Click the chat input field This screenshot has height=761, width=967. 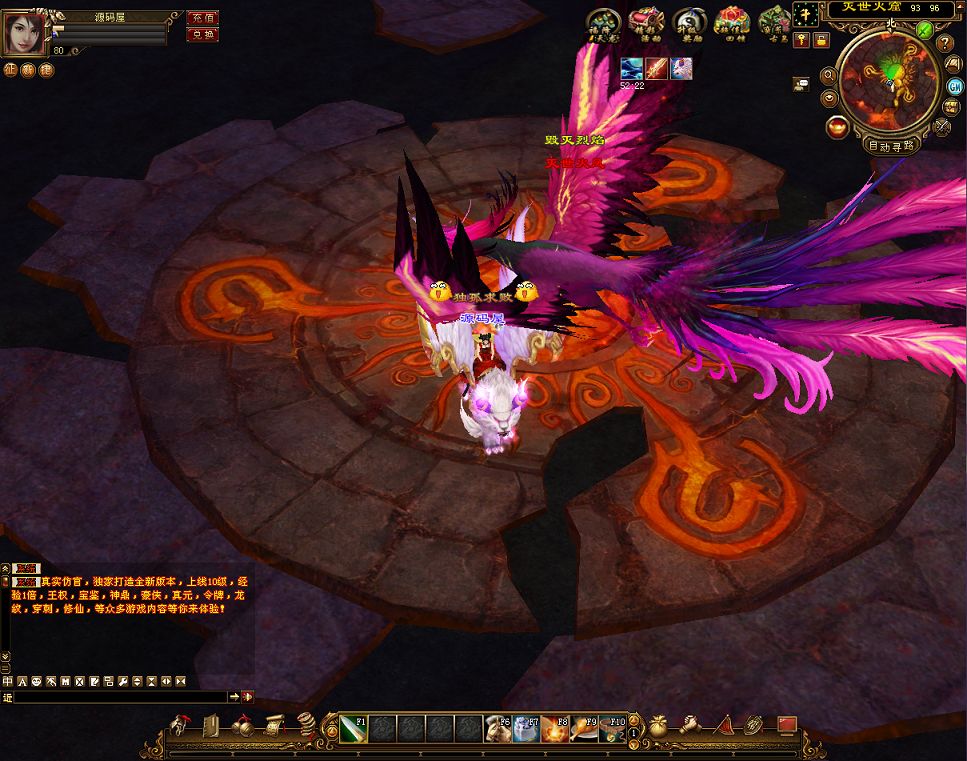click(120, 696)
